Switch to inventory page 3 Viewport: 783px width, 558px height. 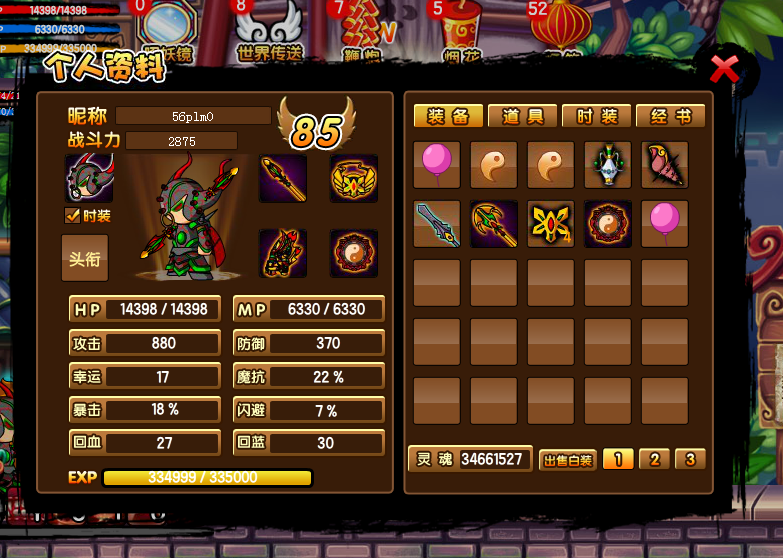coord(689,460)
